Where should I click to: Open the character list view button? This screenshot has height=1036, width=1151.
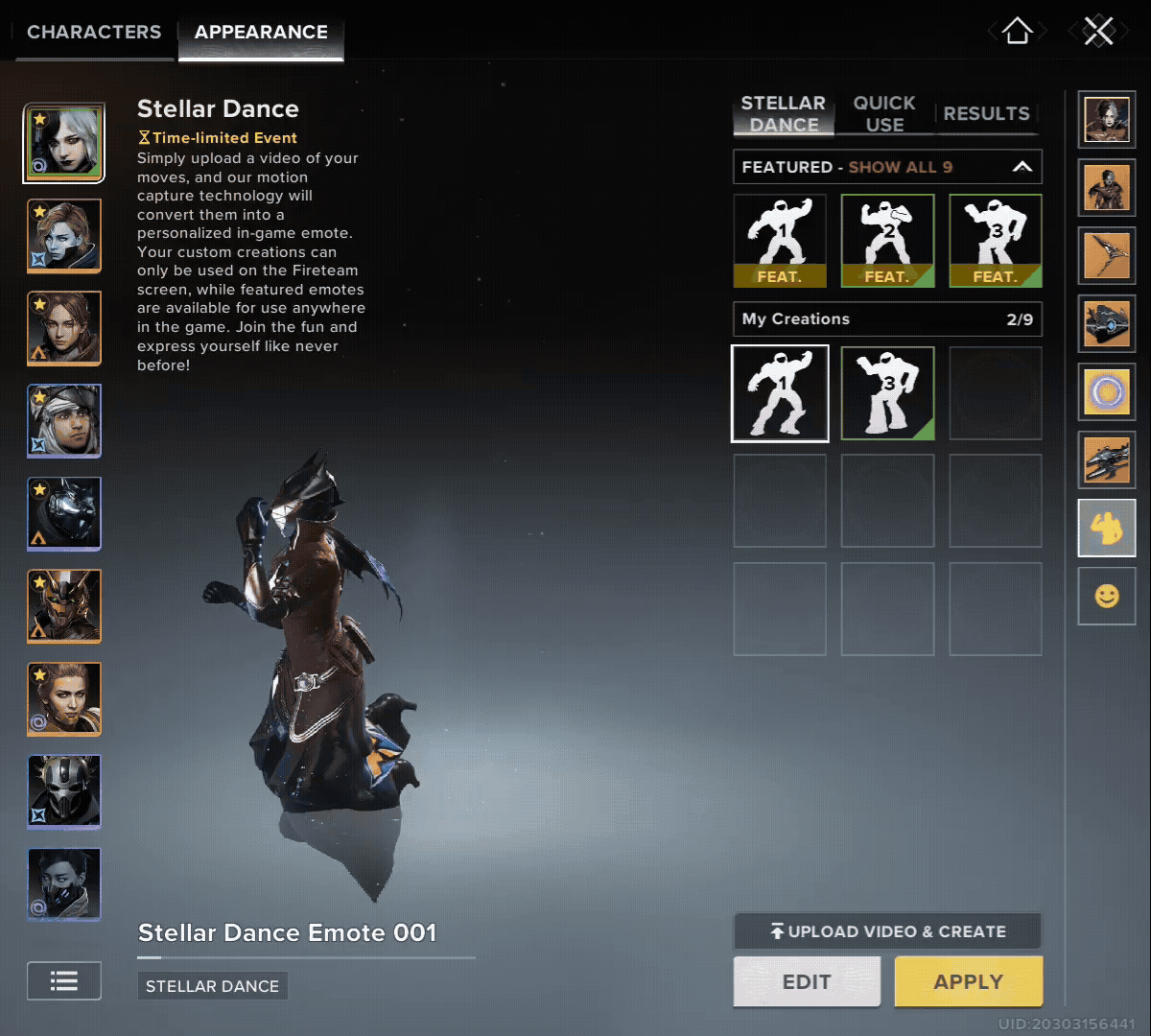pos(64,980)
